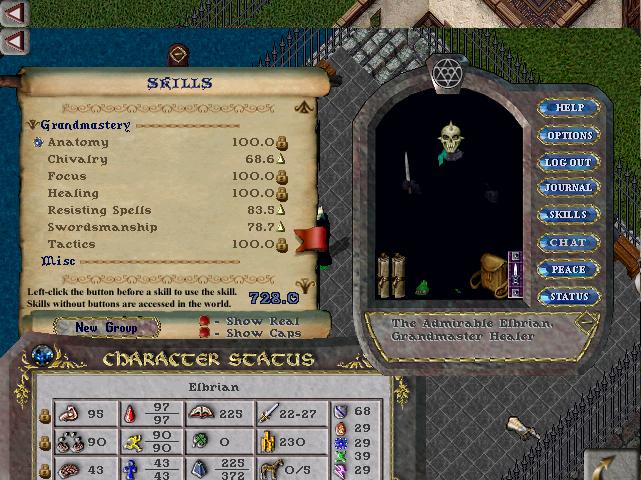Screen dimensions: 641x480
Task: Toggle the skill lock beside Anatomy
Action: pos(282,143)
